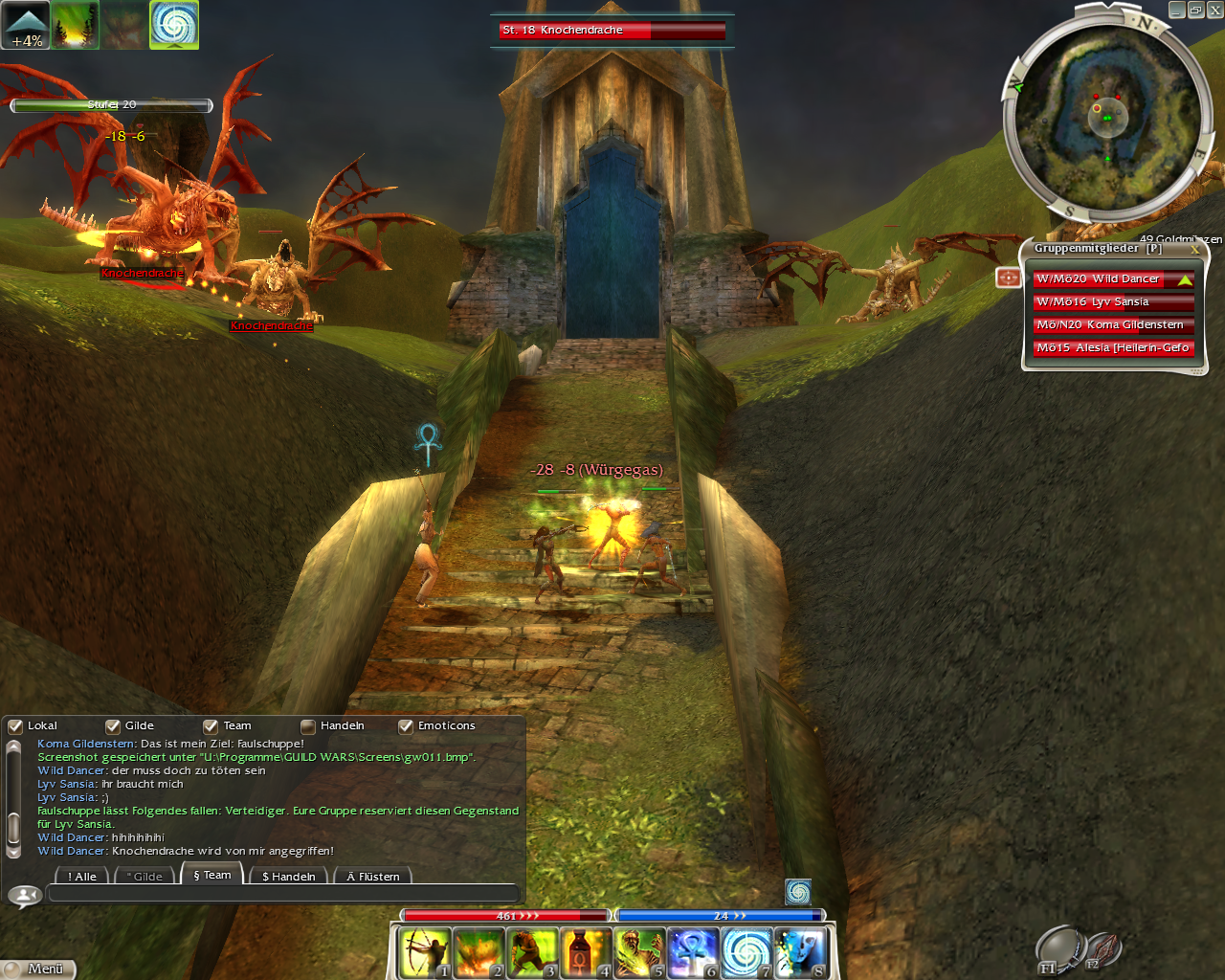Switch chat channel to Alle tab

[x=82, y=877]
